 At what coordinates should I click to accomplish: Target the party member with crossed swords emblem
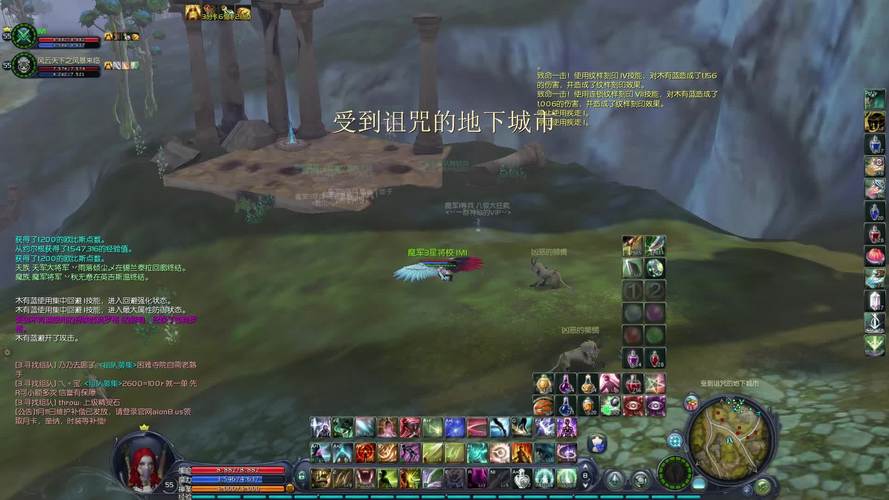point(24,36)
